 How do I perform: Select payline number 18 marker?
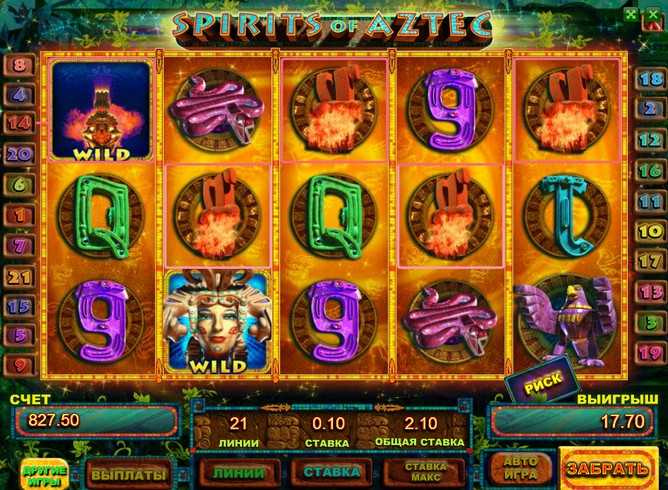[x=651, y=78]
